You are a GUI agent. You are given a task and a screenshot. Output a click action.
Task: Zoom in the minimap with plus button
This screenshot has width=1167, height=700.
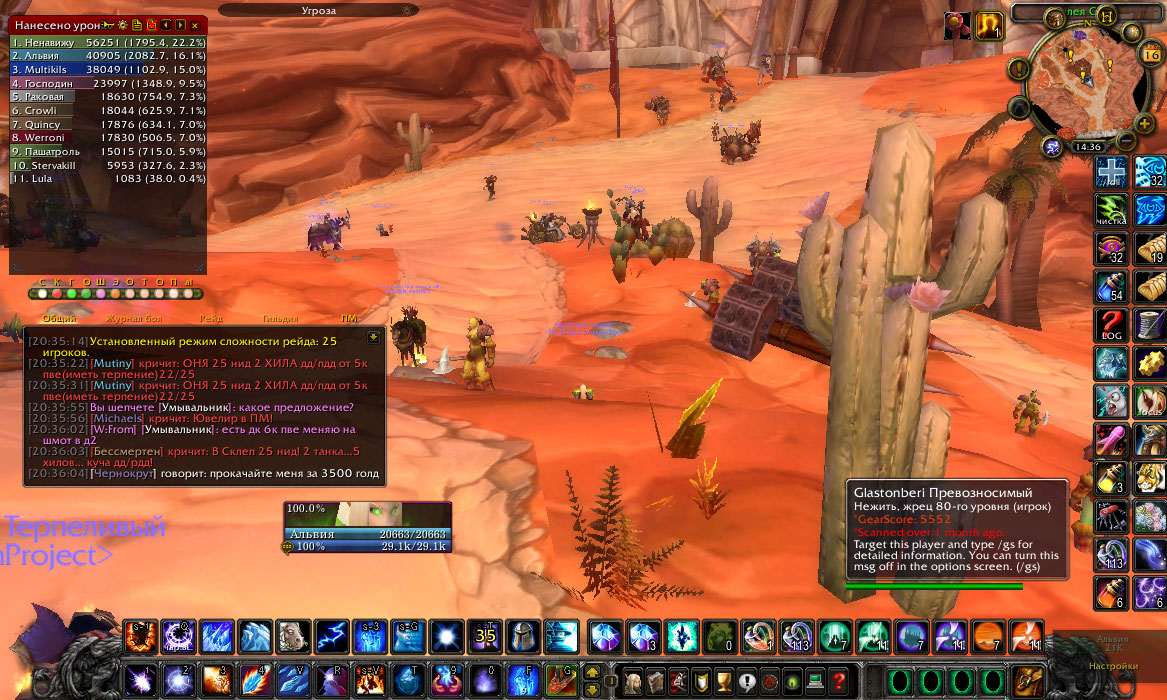[1144, 124]
